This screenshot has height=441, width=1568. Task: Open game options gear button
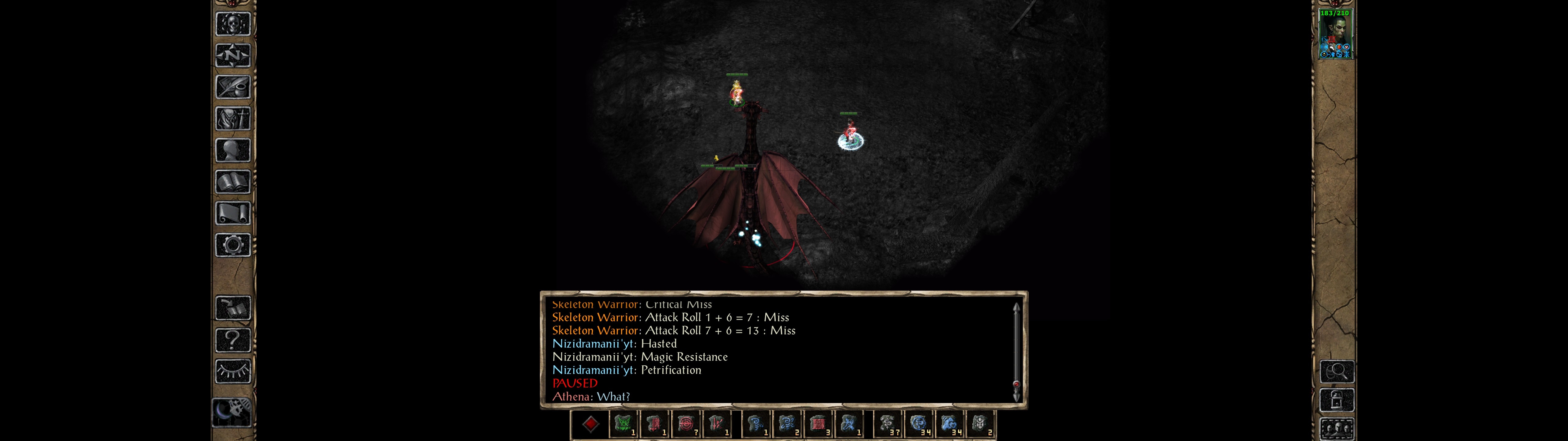232,246
